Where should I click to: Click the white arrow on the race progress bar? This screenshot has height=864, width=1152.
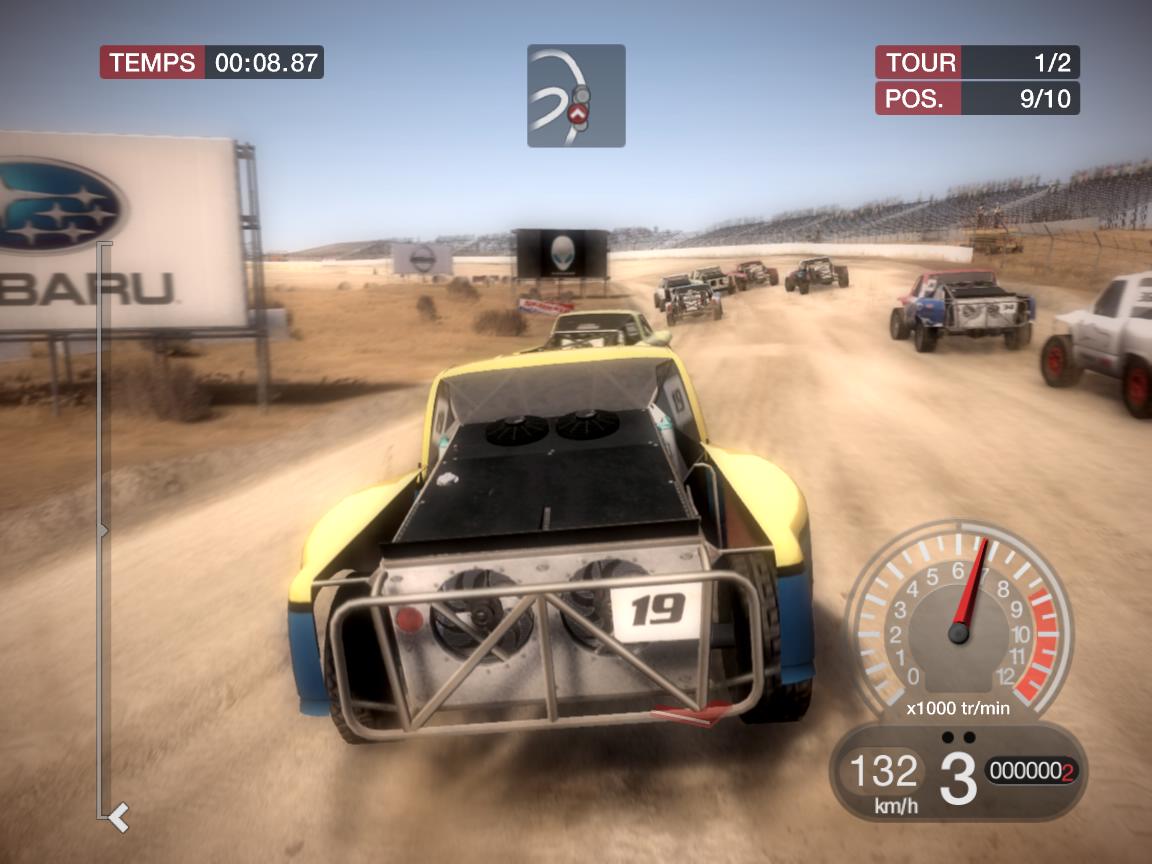[119, 818]
